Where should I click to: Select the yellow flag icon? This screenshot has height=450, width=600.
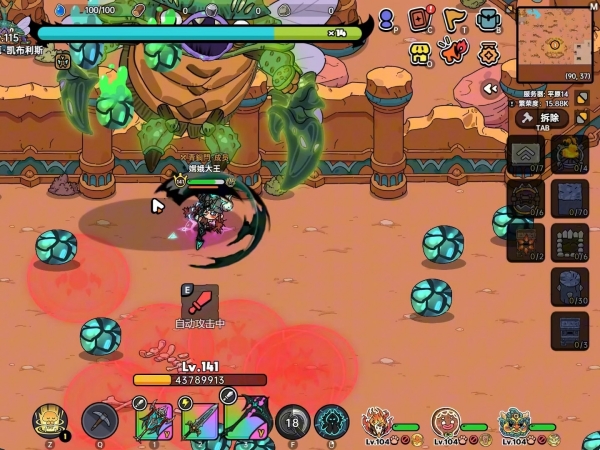(x=455, y=19)
